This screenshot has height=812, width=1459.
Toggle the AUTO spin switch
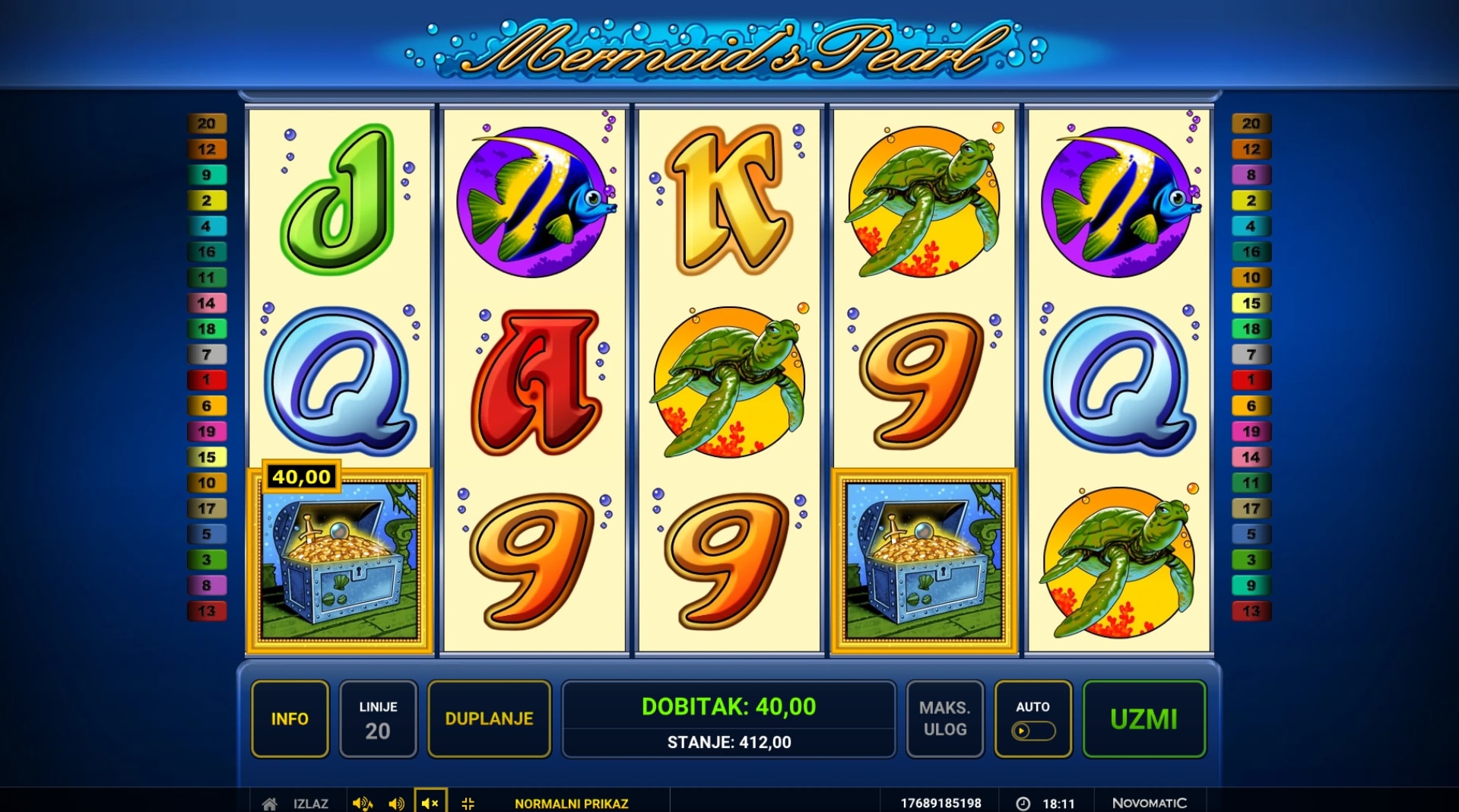1032,731
